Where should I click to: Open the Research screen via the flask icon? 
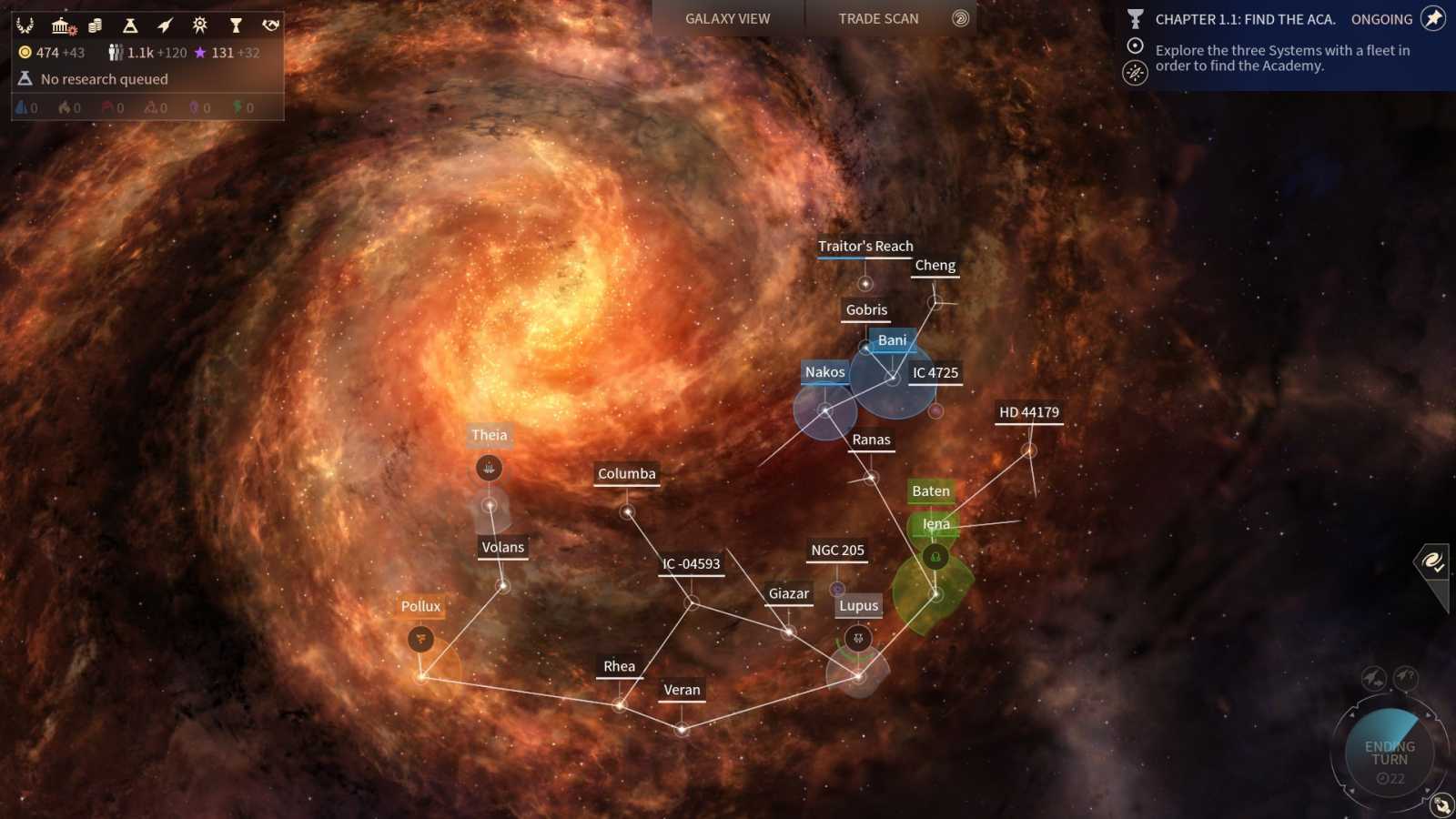click(x=129, y=25)
